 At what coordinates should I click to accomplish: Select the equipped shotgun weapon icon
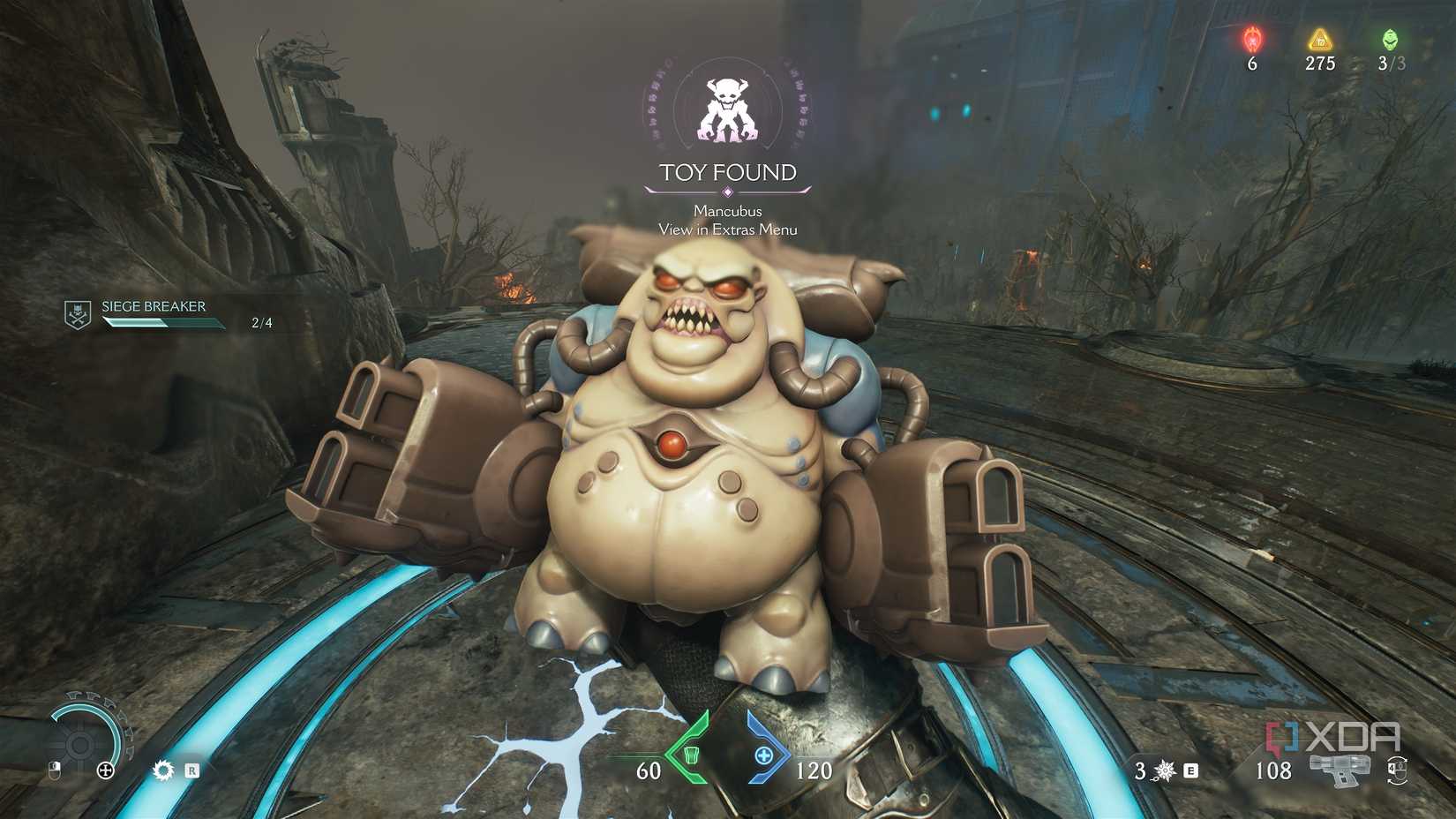(1340, 772)
